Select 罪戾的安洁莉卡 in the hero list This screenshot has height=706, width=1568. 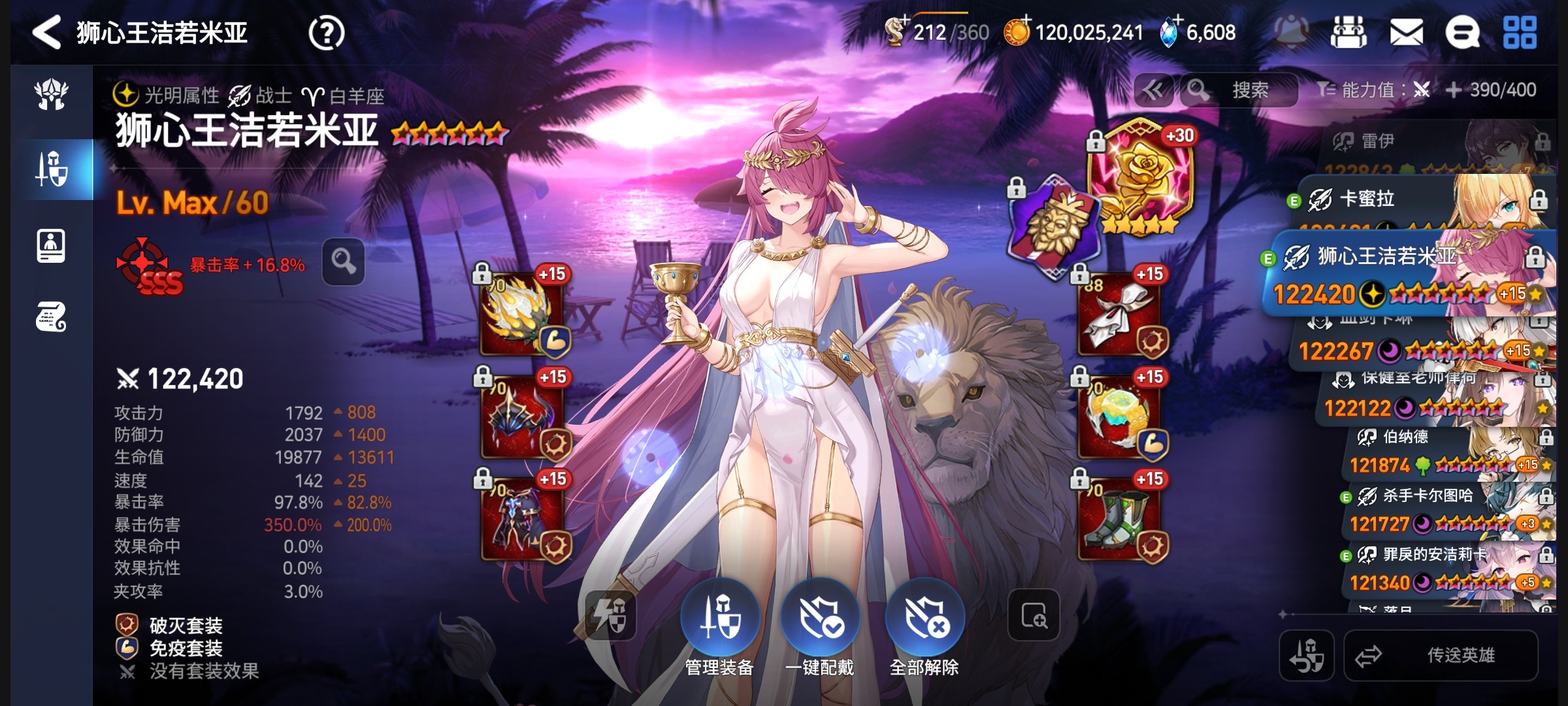(x=1437, y=569)
